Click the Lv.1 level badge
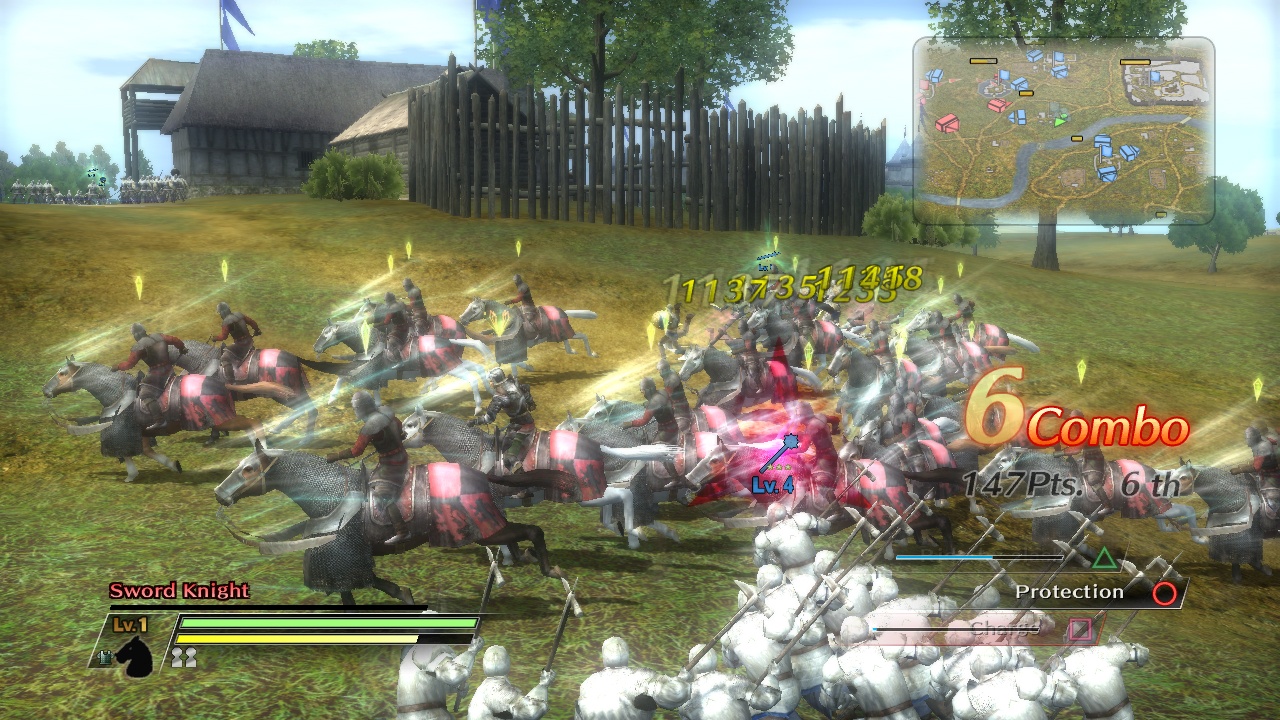1280x720 pixels. pyautogui.click(x=129, y=624)
